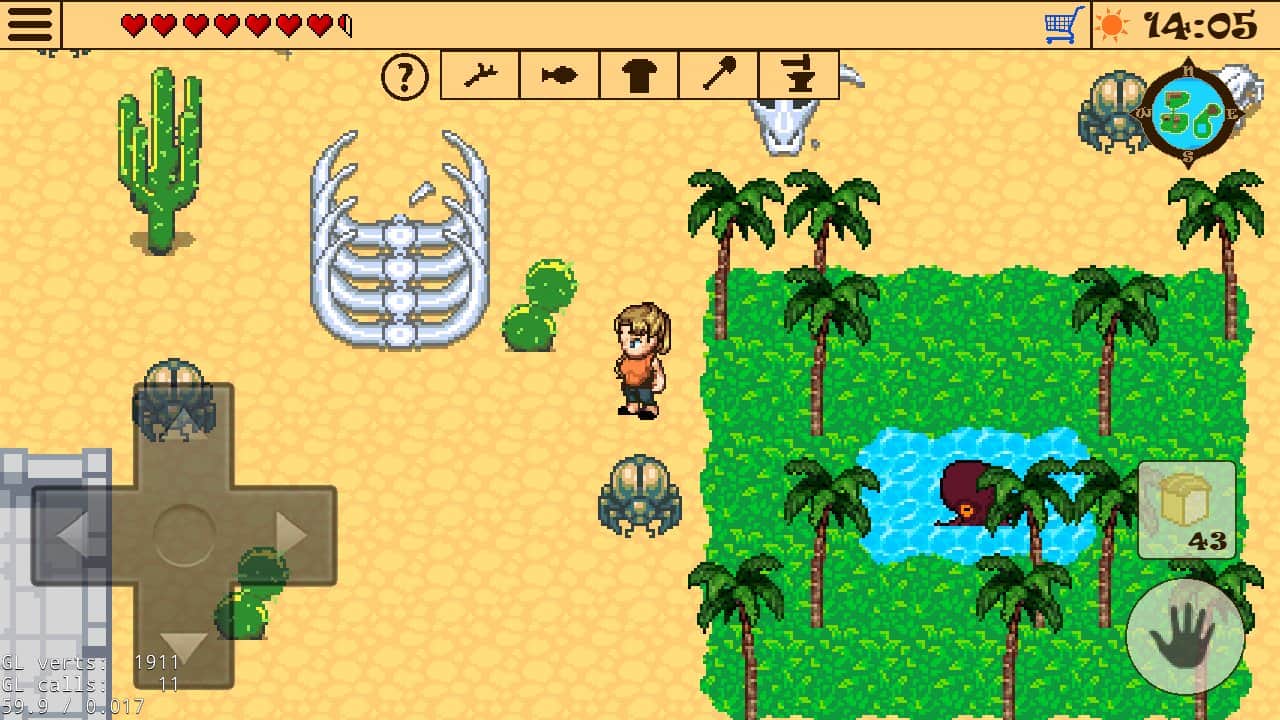1280x720 pixels.
Task: Select the shovel tool from the quickbar
Action: (x=718, y=75)
